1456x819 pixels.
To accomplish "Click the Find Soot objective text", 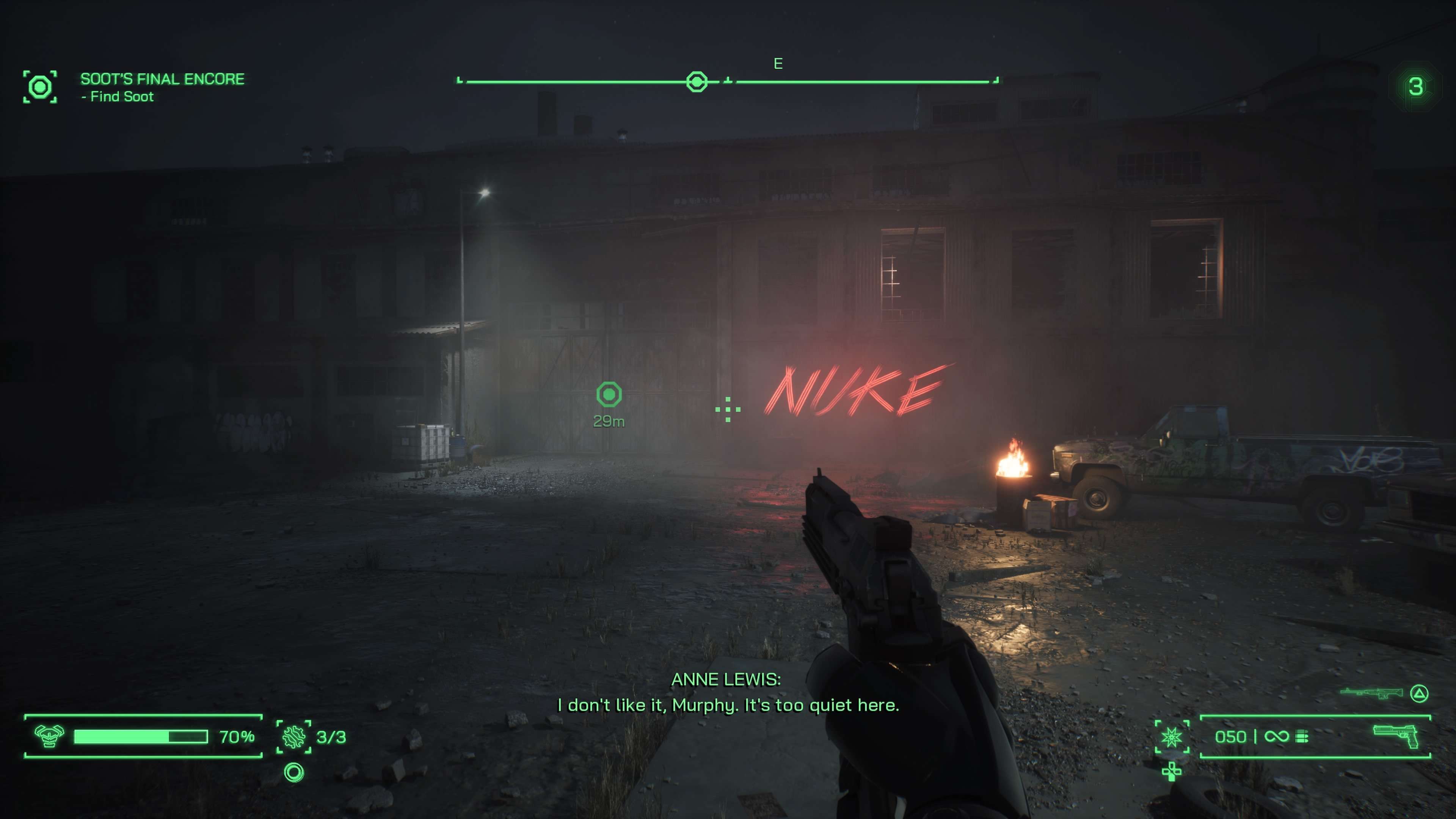I will pyautogui.click(x=121, y=97).
